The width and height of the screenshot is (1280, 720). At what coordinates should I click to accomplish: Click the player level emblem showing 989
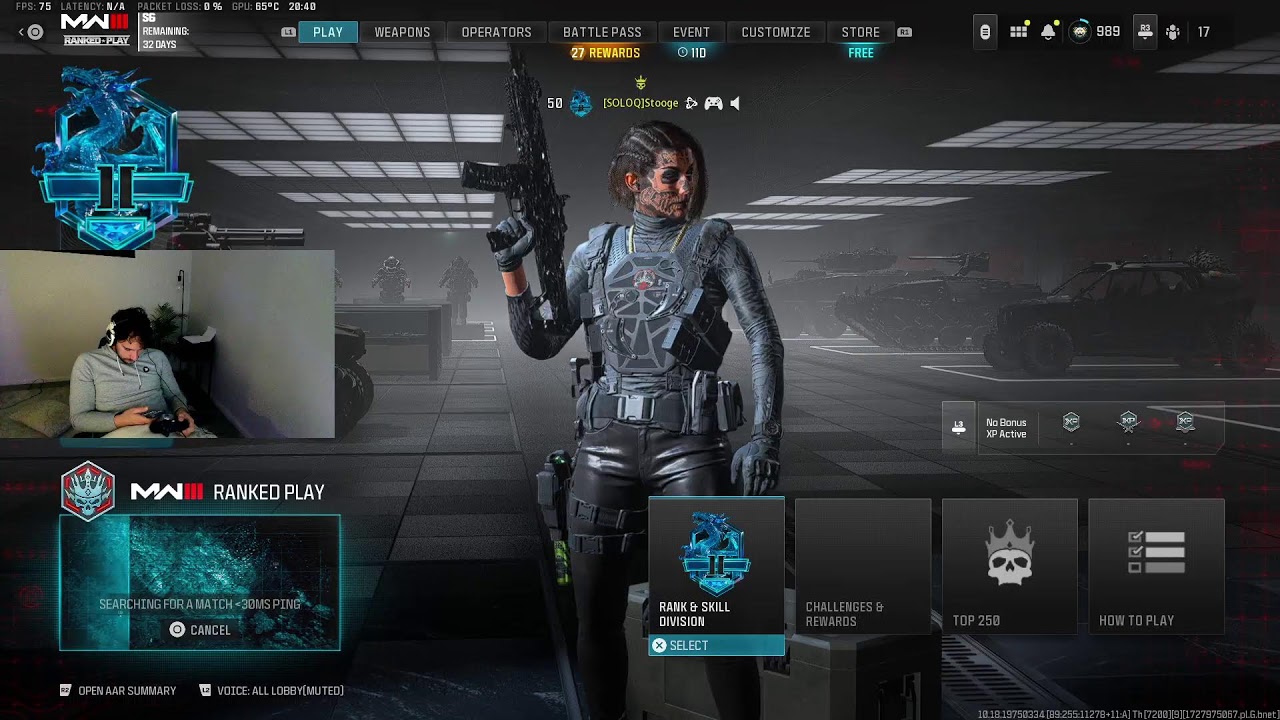coord(1081,32)
